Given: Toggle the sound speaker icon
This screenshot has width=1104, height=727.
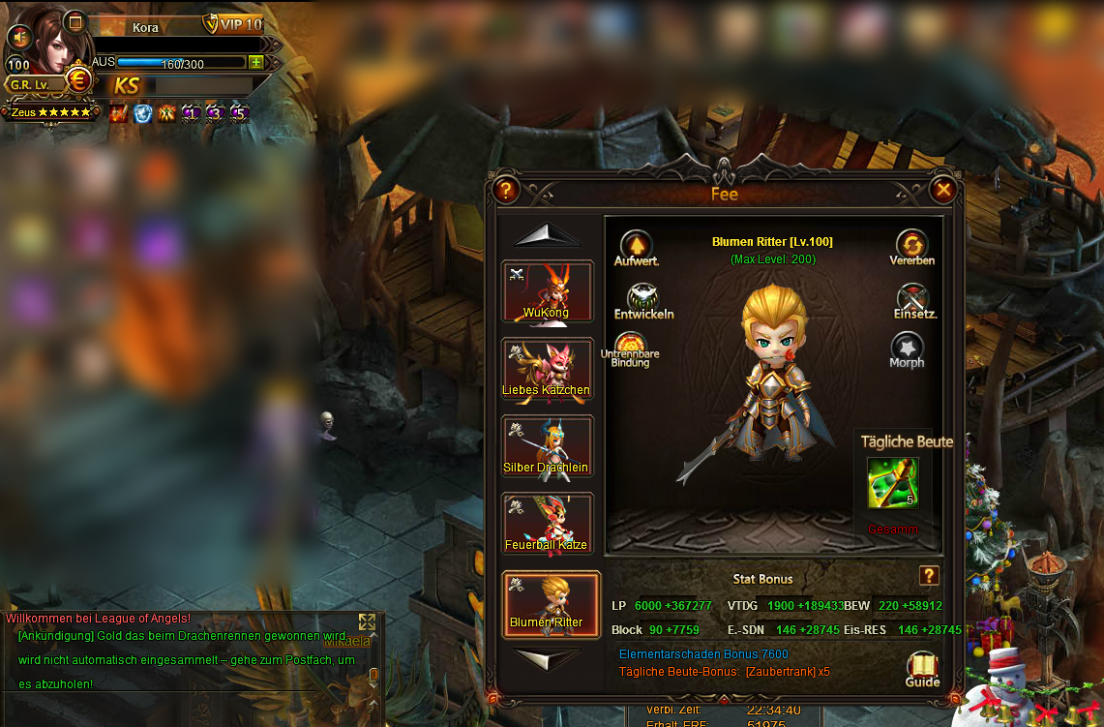Looking at the screenshot, I should (x=18, y=37).
